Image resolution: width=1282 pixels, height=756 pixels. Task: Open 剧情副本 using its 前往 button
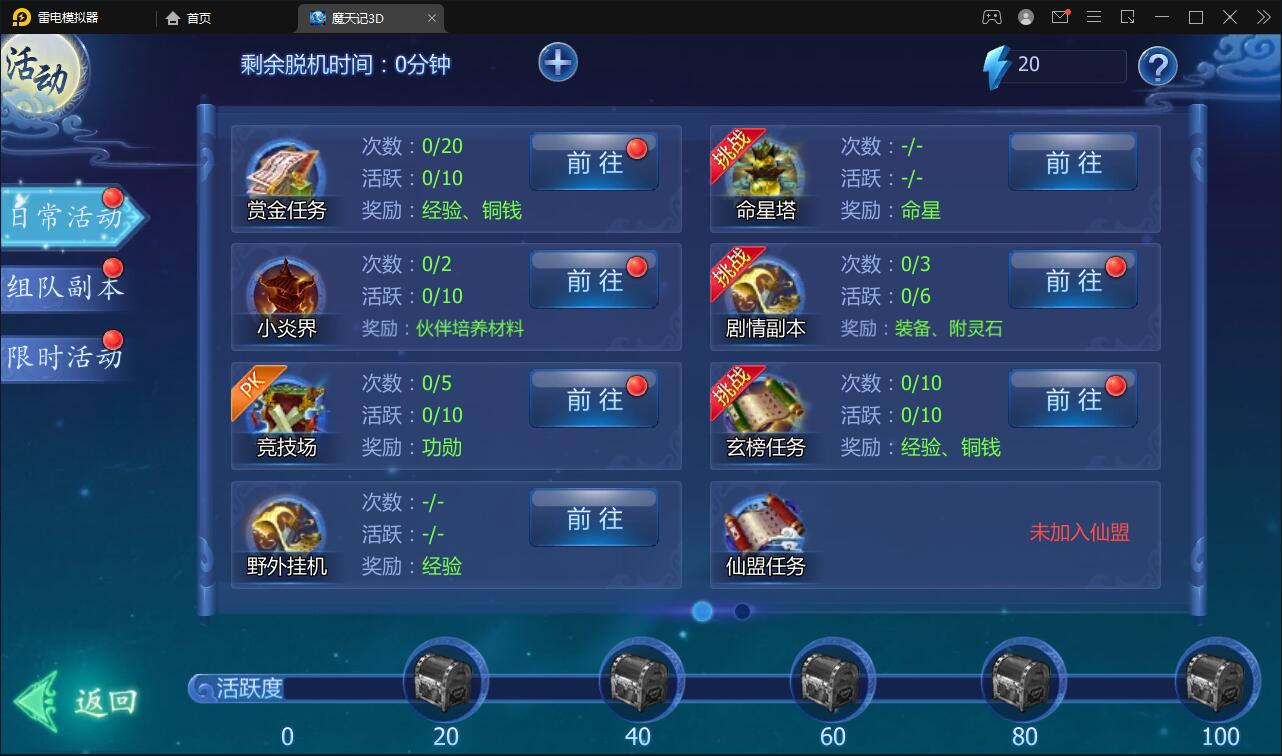coord(1072,281)
